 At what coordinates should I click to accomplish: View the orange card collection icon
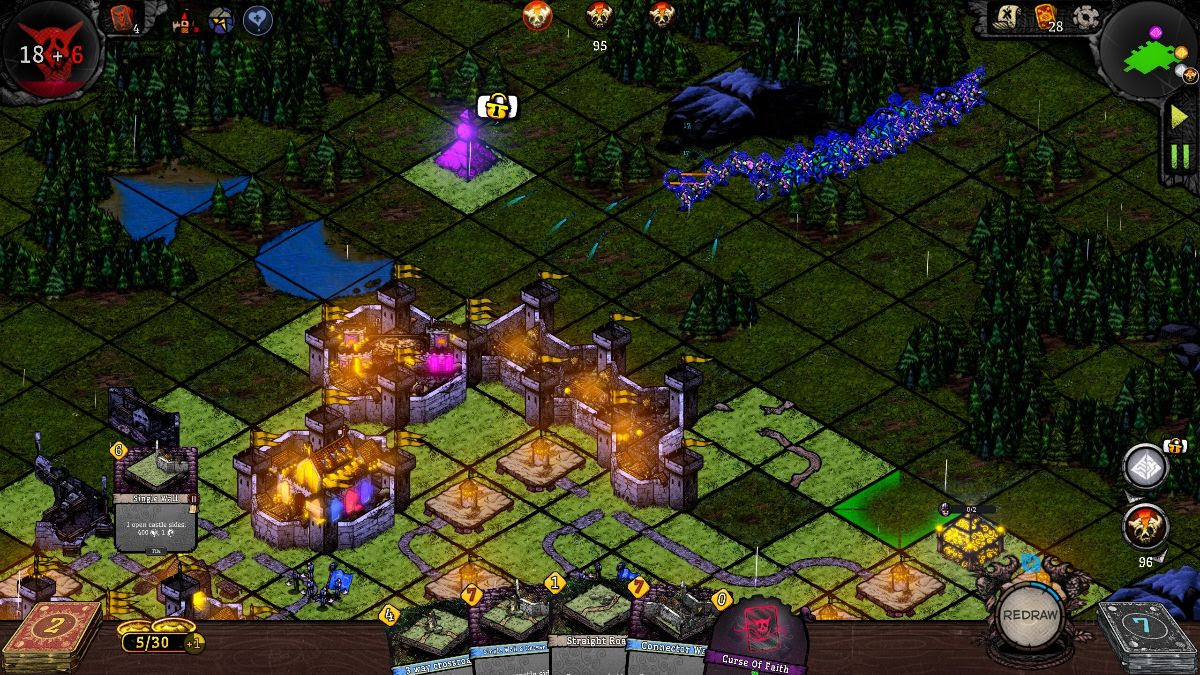pyautogui.click(x=1046, y=17)
